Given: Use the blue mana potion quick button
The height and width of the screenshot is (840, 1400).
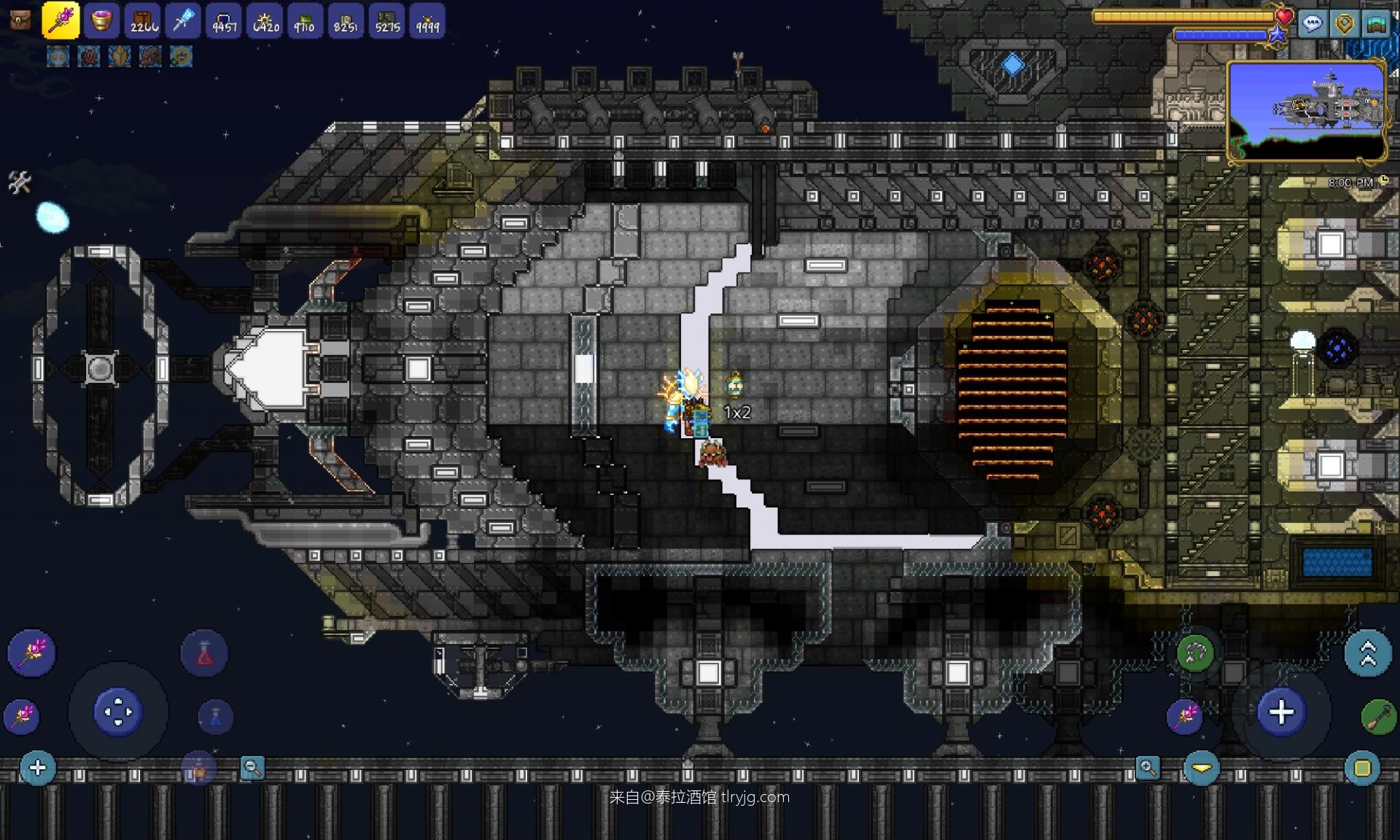Looking at the screenshot, I should tap(215, 717).
